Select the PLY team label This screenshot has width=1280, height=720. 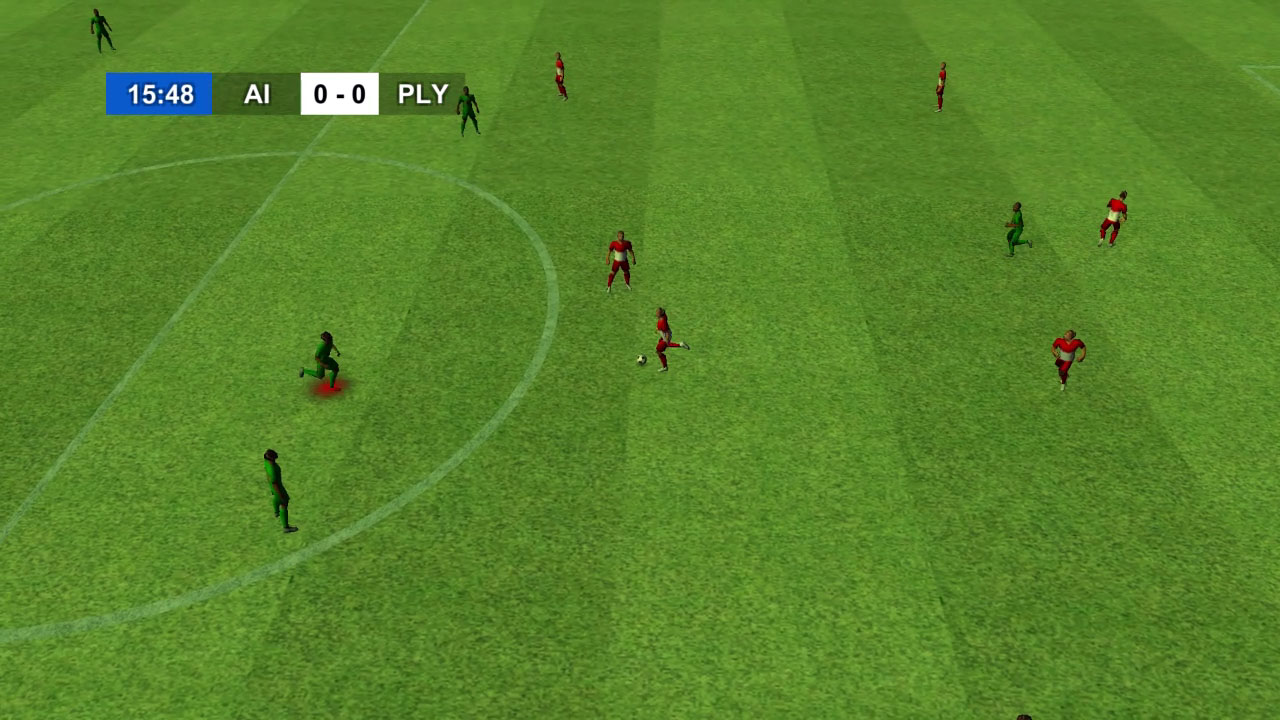click(424, 95)
